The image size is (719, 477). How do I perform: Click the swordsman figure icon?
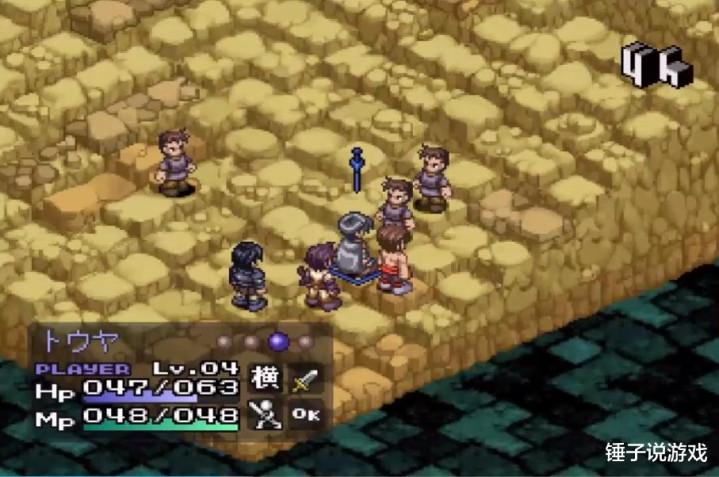[x=265, y=414]
